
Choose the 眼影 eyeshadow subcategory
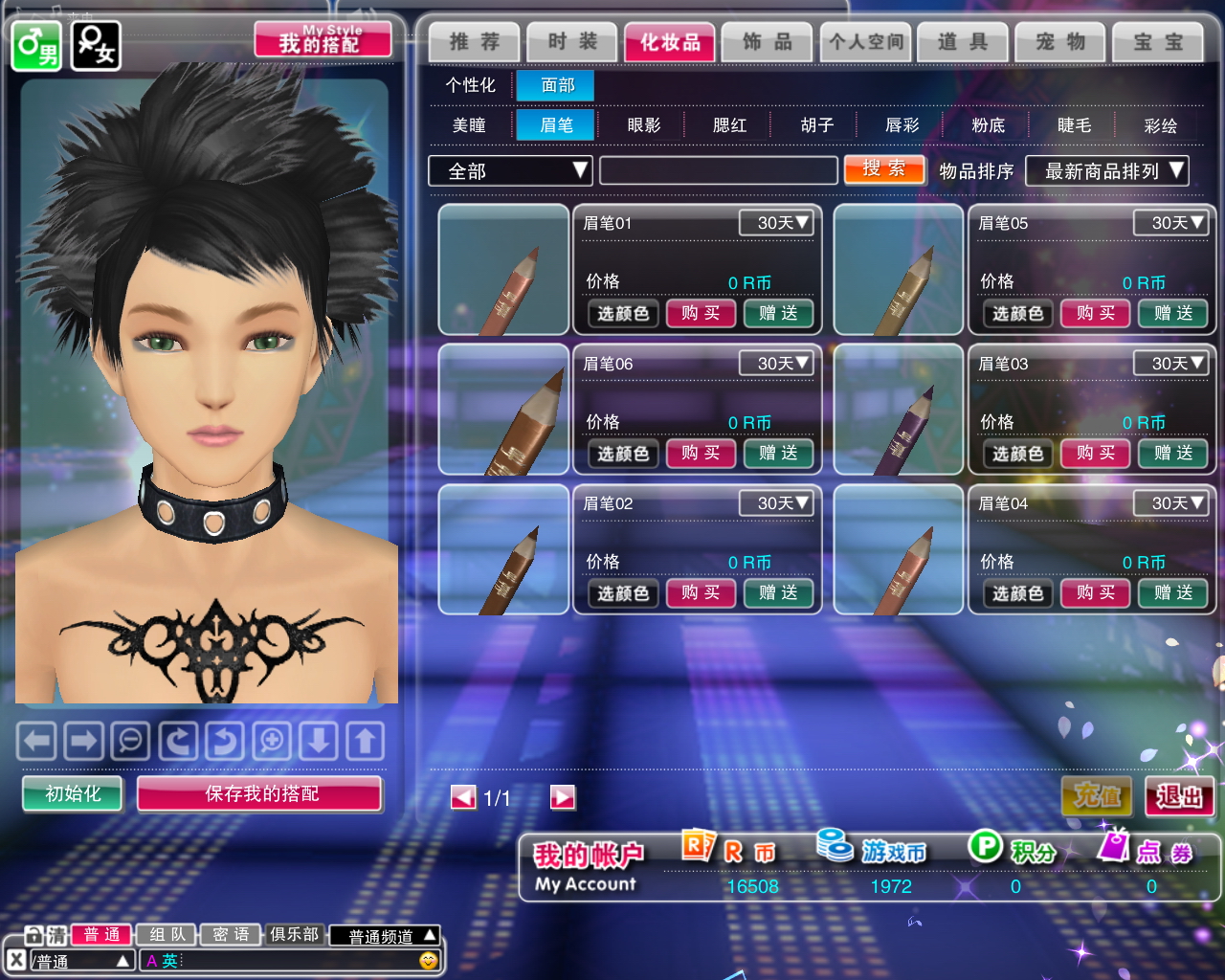[643, 125]
